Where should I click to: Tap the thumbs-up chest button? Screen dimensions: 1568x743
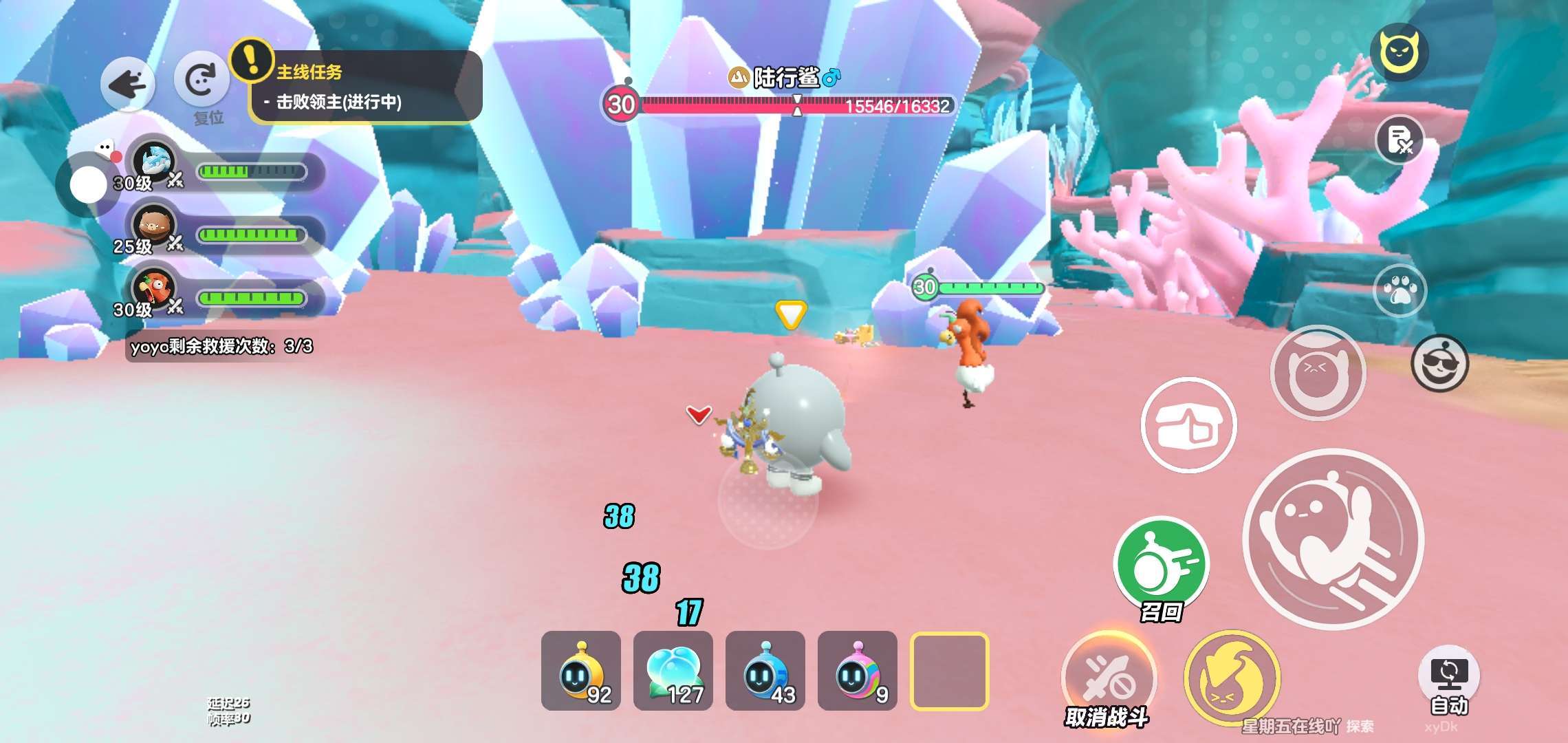(1188, 424)
